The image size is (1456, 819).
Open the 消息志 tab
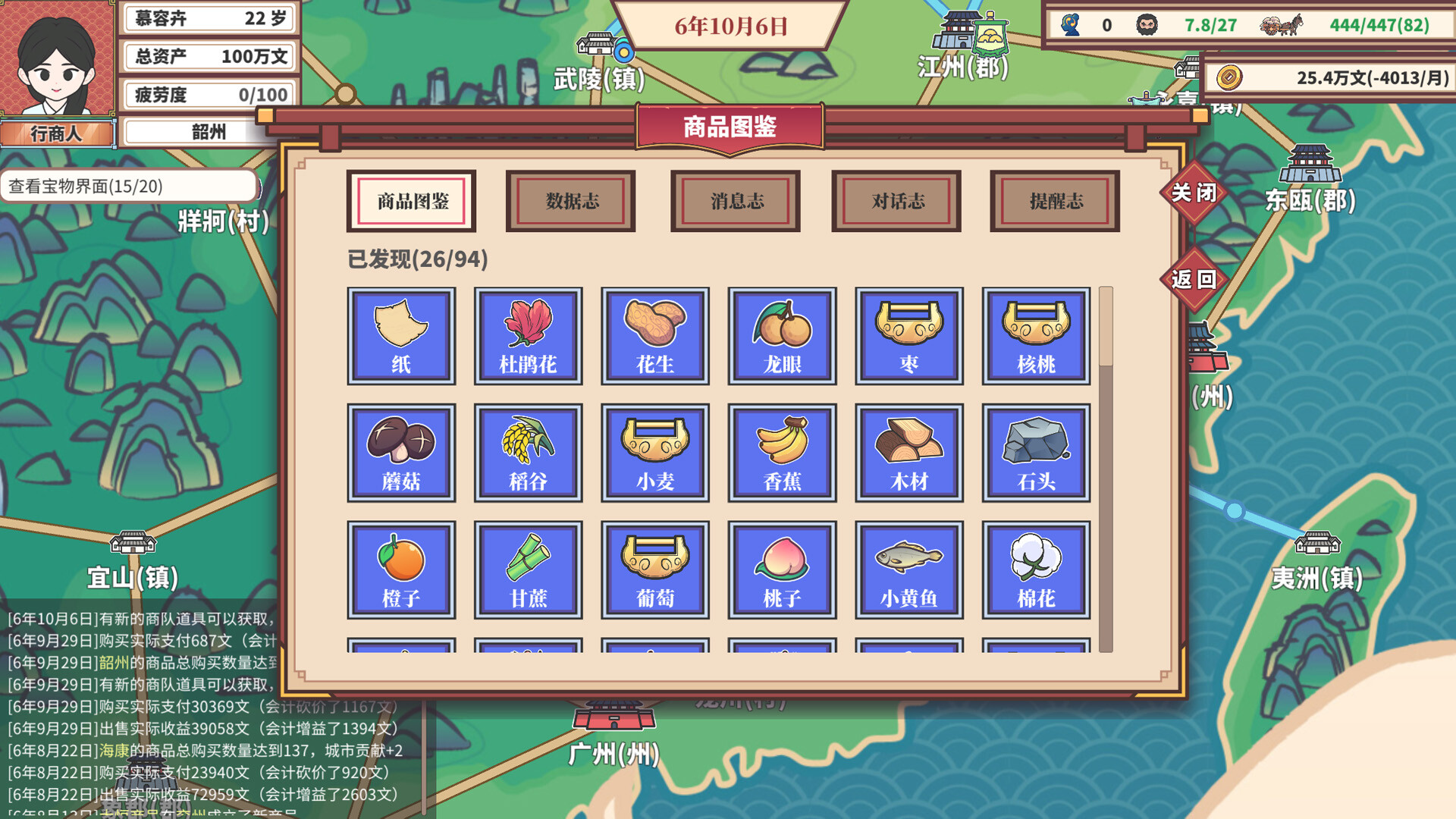(x=734, y=201)
